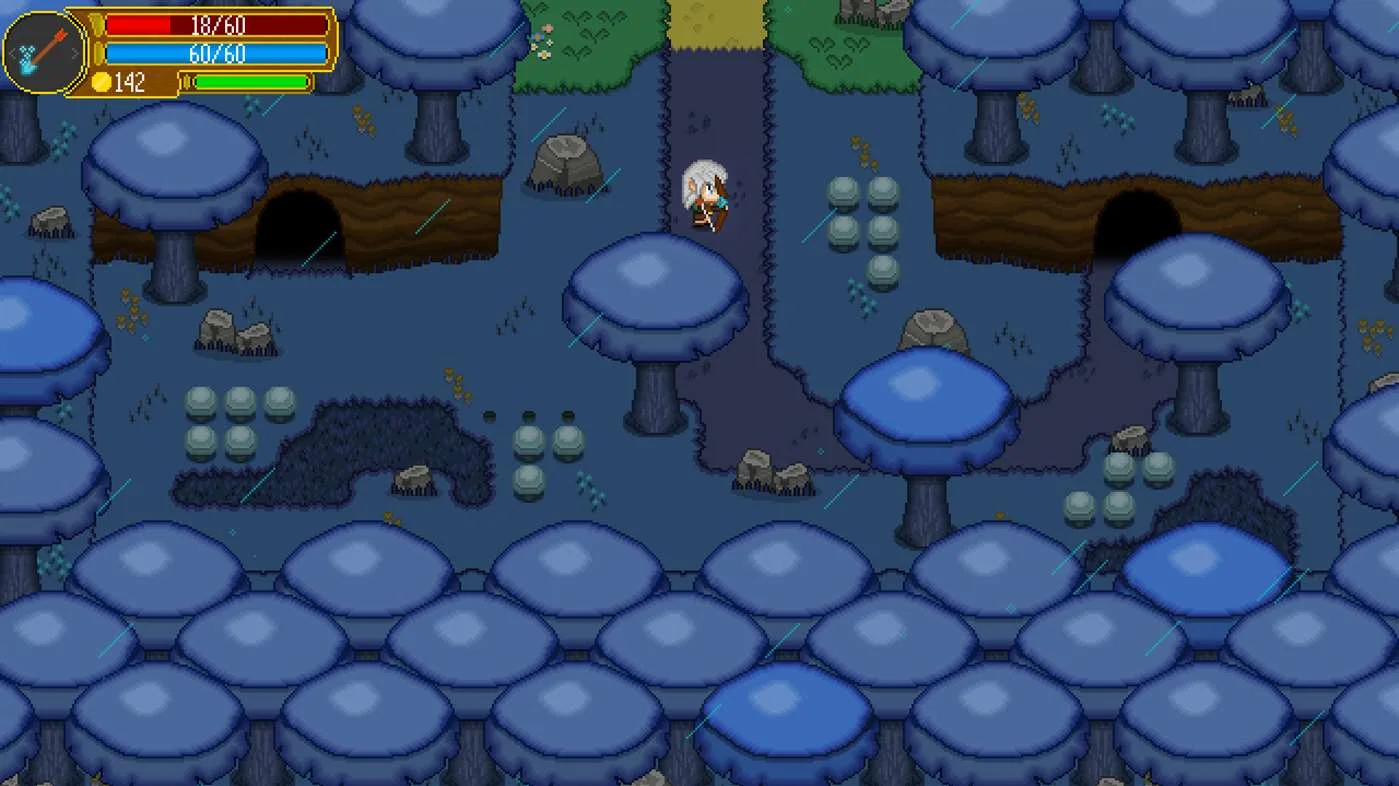Click the quiver icon beside the health bar
1399x786 pixels.
click(98, 26)
